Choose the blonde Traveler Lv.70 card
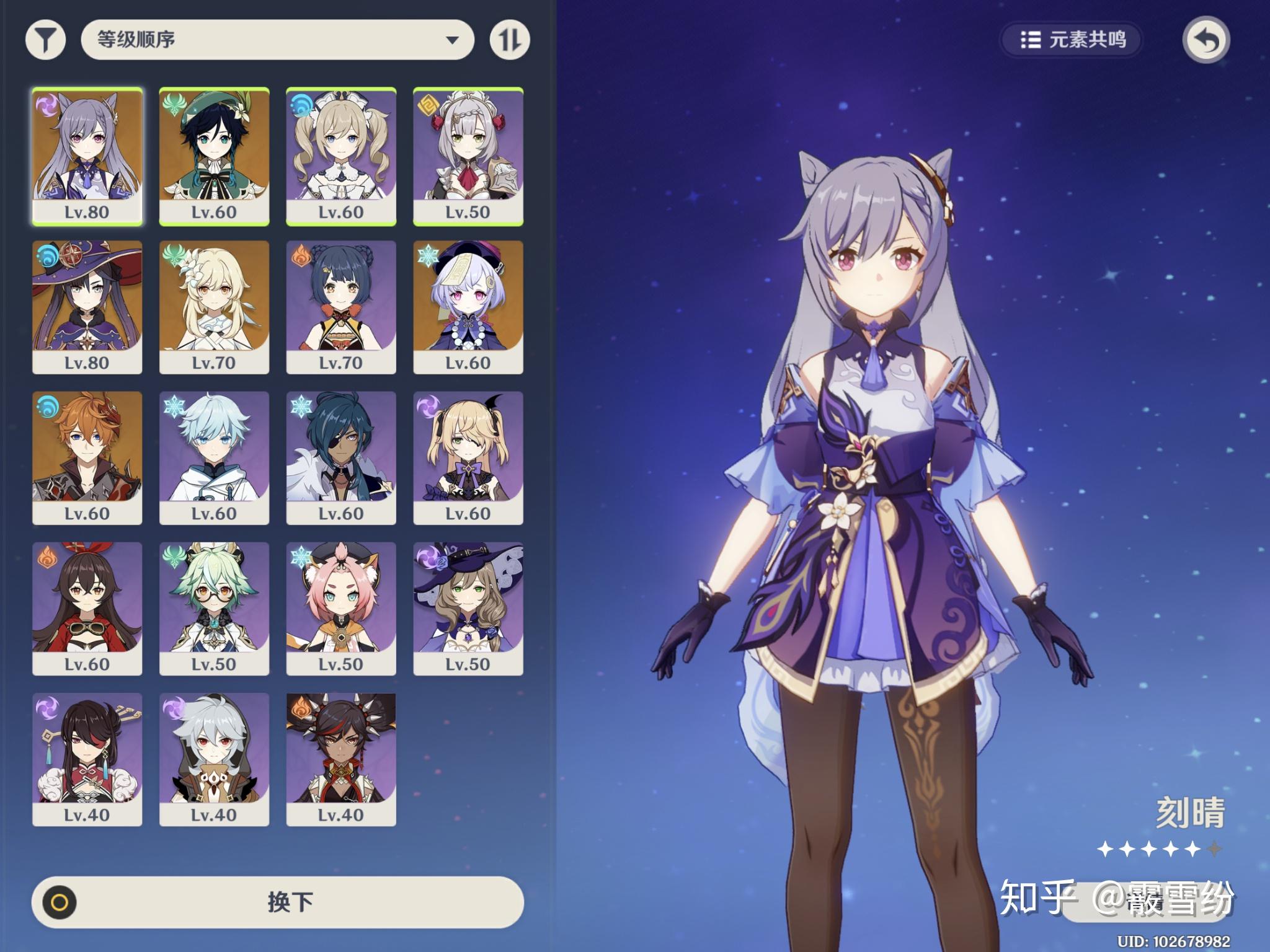This screenshot has height=952, width=1270. pyautogui.click(x=214, y=307)
